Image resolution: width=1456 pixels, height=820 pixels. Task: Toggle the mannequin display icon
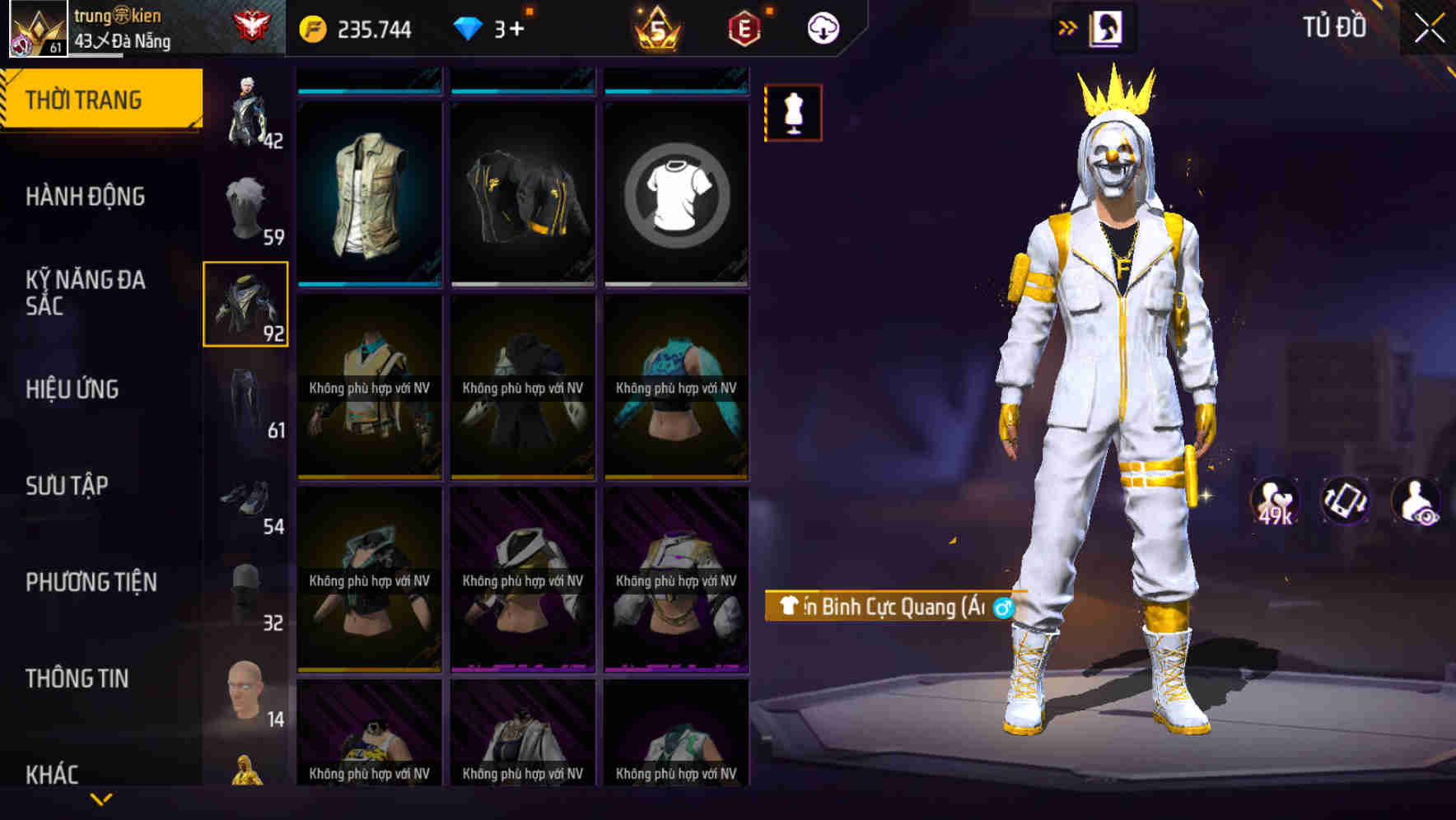pos(793,114)
